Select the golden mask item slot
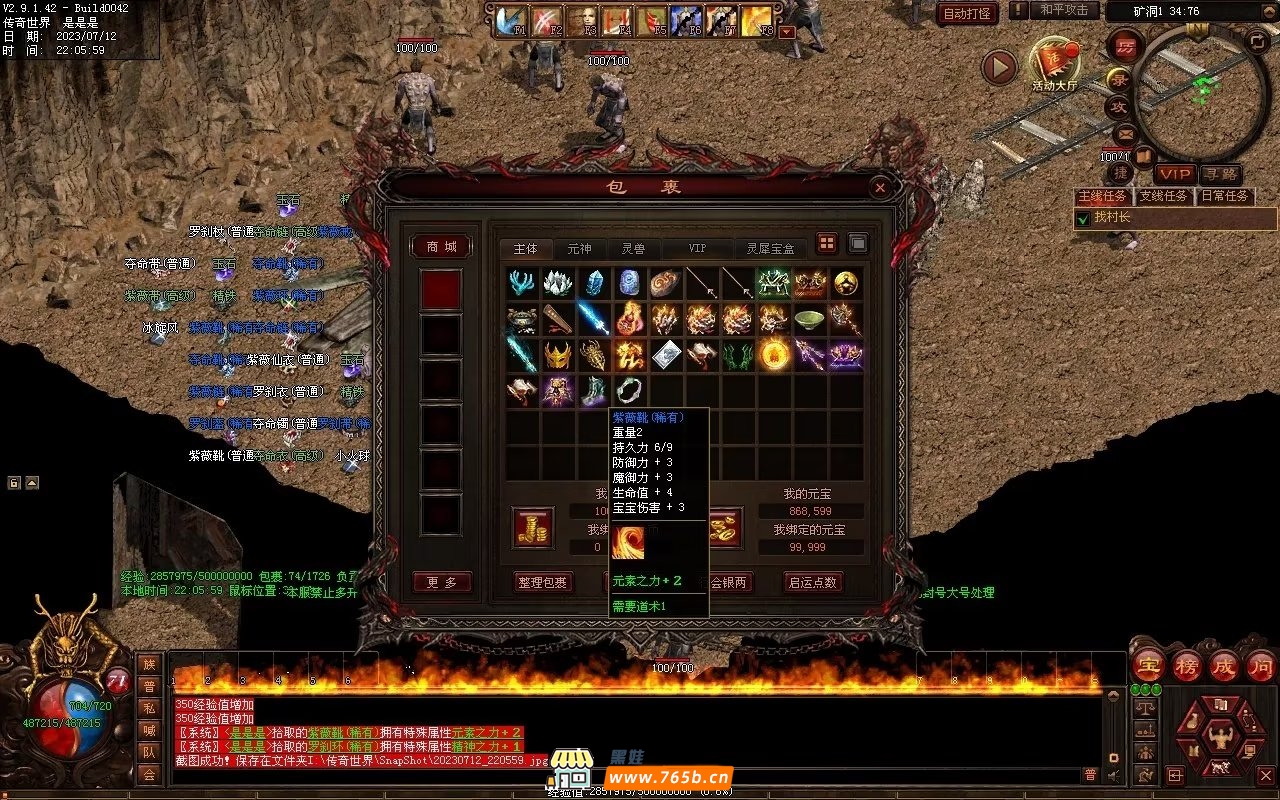The height and width of the screenshot is (800, 1280). pos(559,355)
